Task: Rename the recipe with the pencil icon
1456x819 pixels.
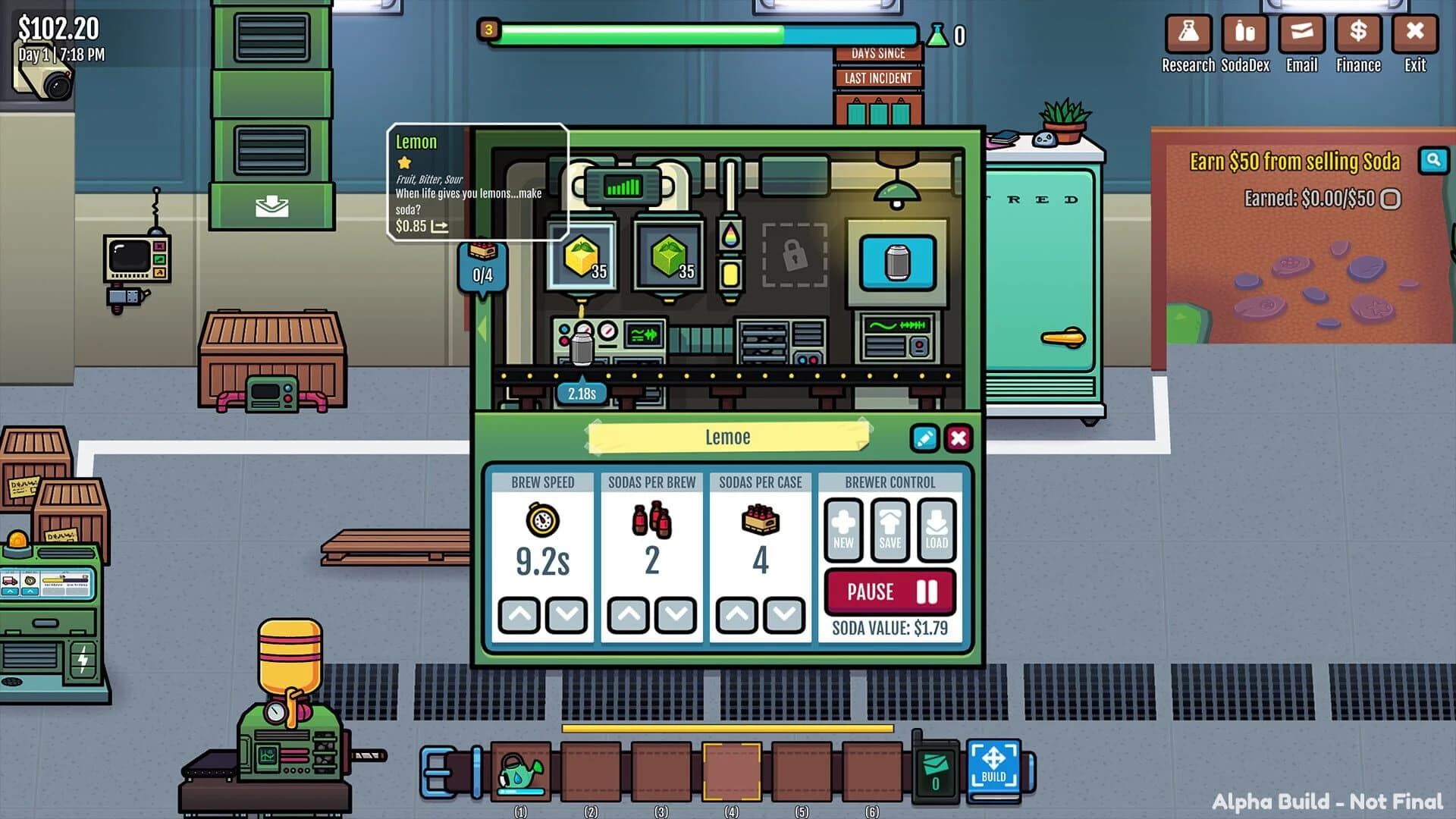Action: (924, 438)
